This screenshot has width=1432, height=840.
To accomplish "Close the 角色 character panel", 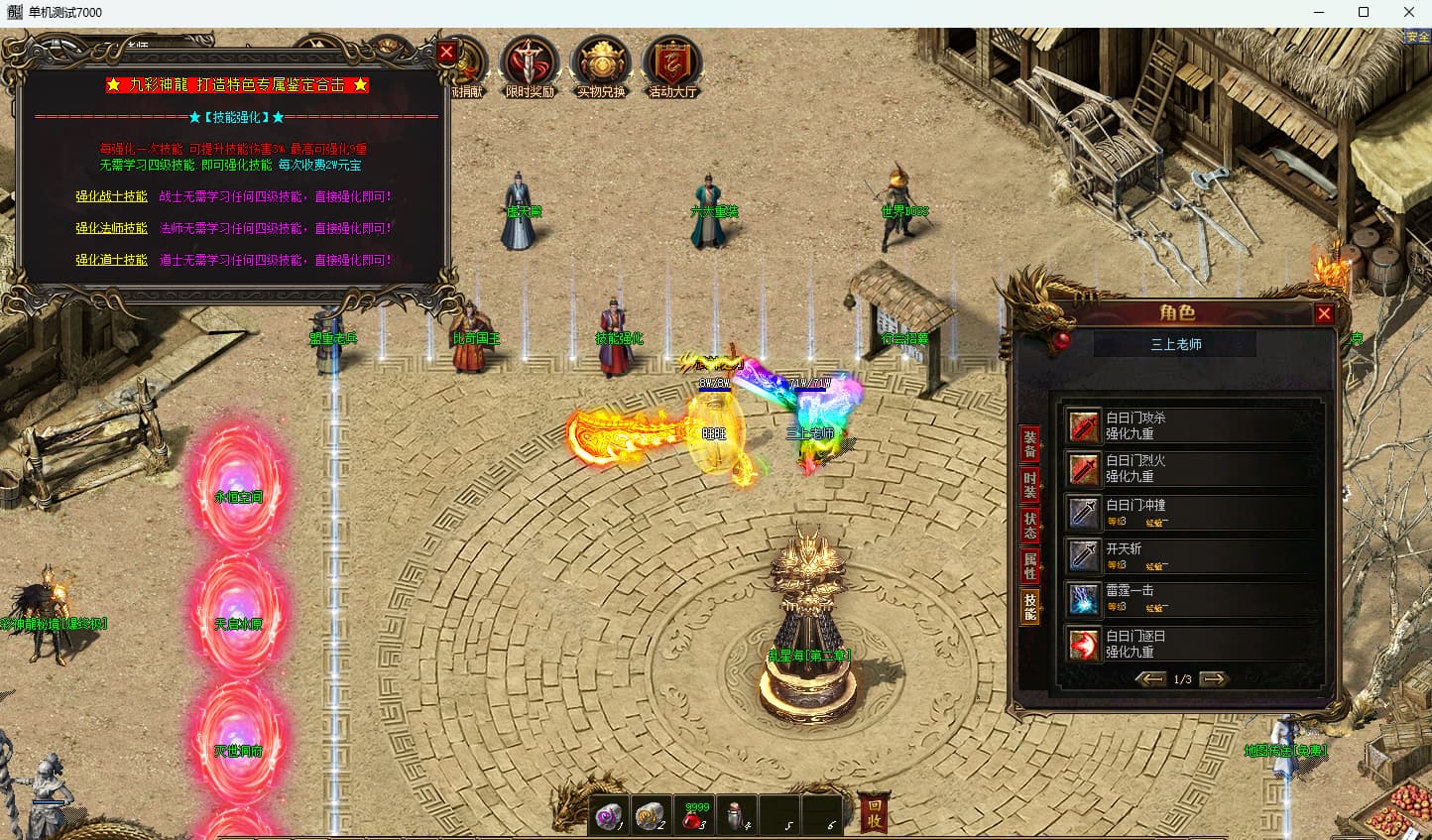I will point(1323,314).
